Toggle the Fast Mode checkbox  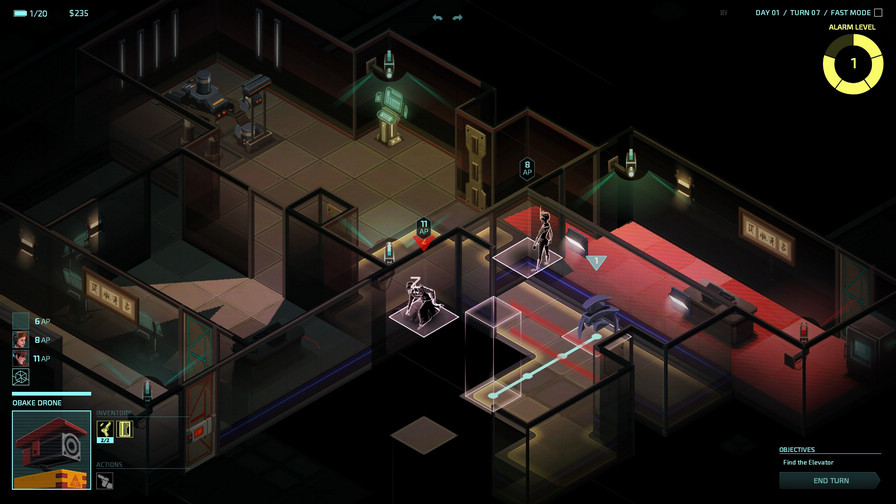878,13
